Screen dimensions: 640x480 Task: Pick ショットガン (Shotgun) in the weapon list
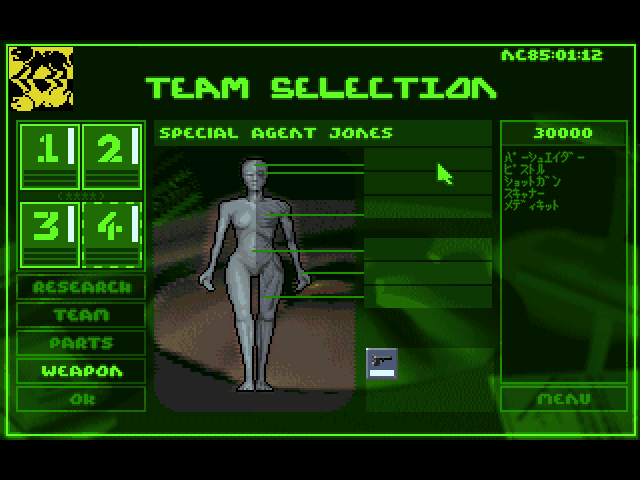[534, 182]
